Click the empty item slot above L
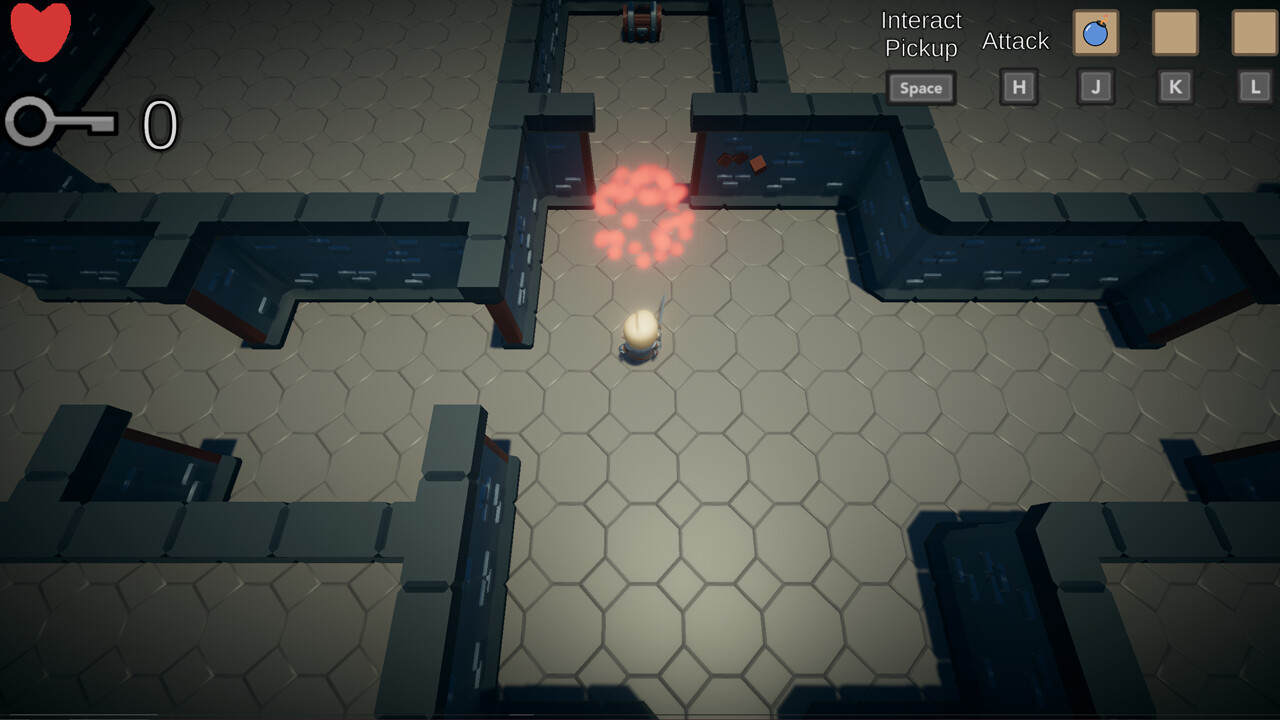 [x=1253, y=32]
